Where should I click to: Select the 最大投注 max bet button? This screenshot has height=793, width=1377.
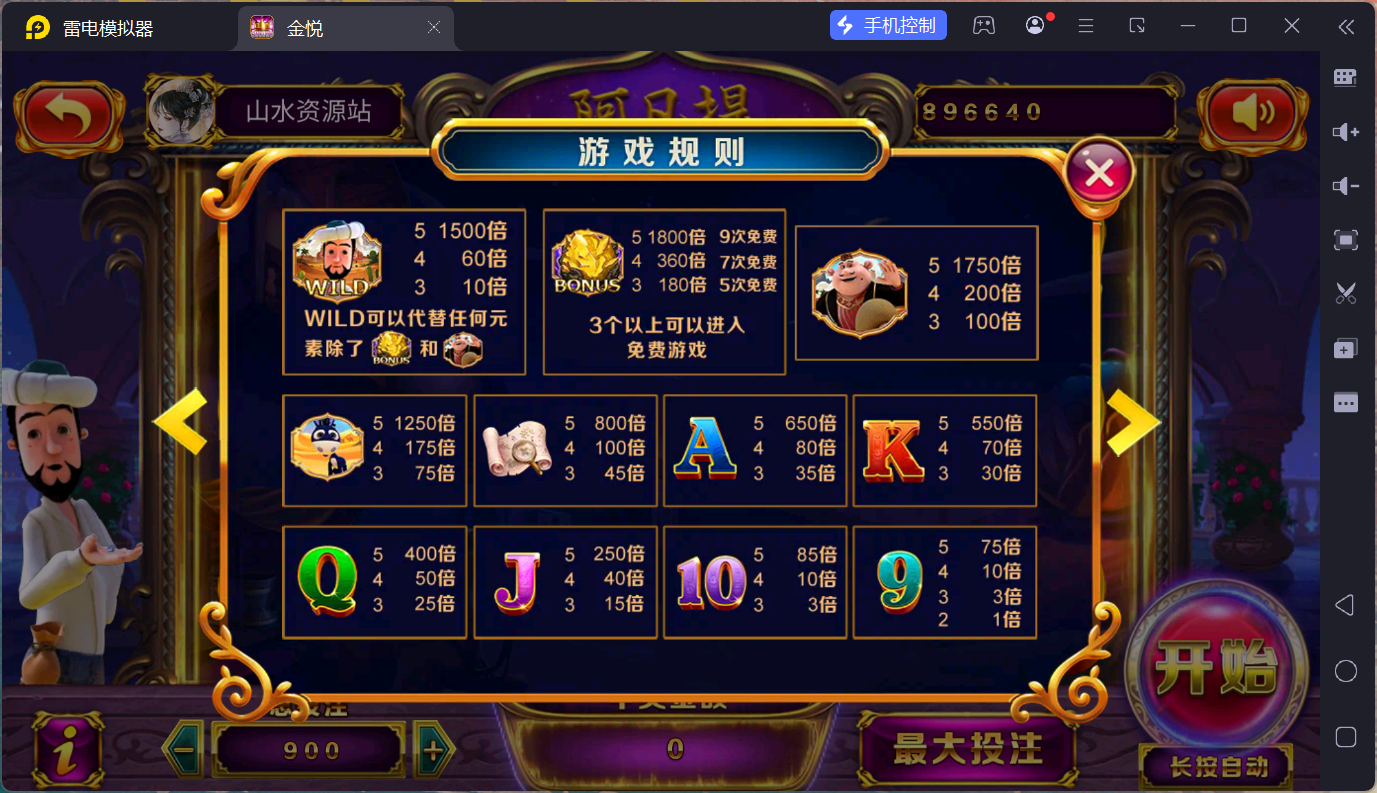click(967, 749)
